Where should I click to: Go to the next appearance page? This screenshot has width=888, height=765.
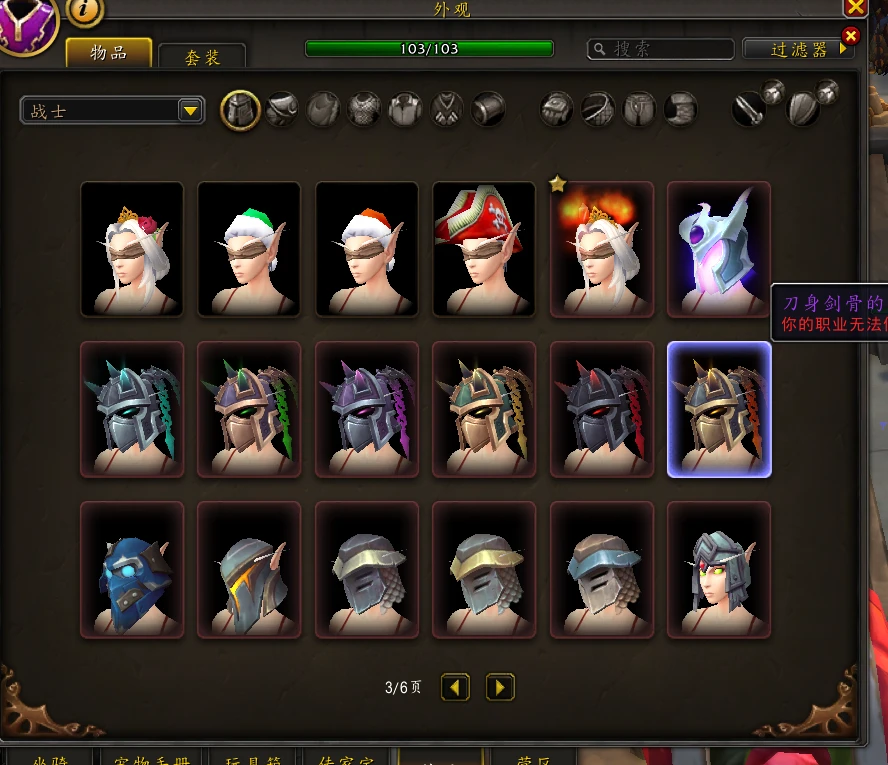(x=500, y=687)
